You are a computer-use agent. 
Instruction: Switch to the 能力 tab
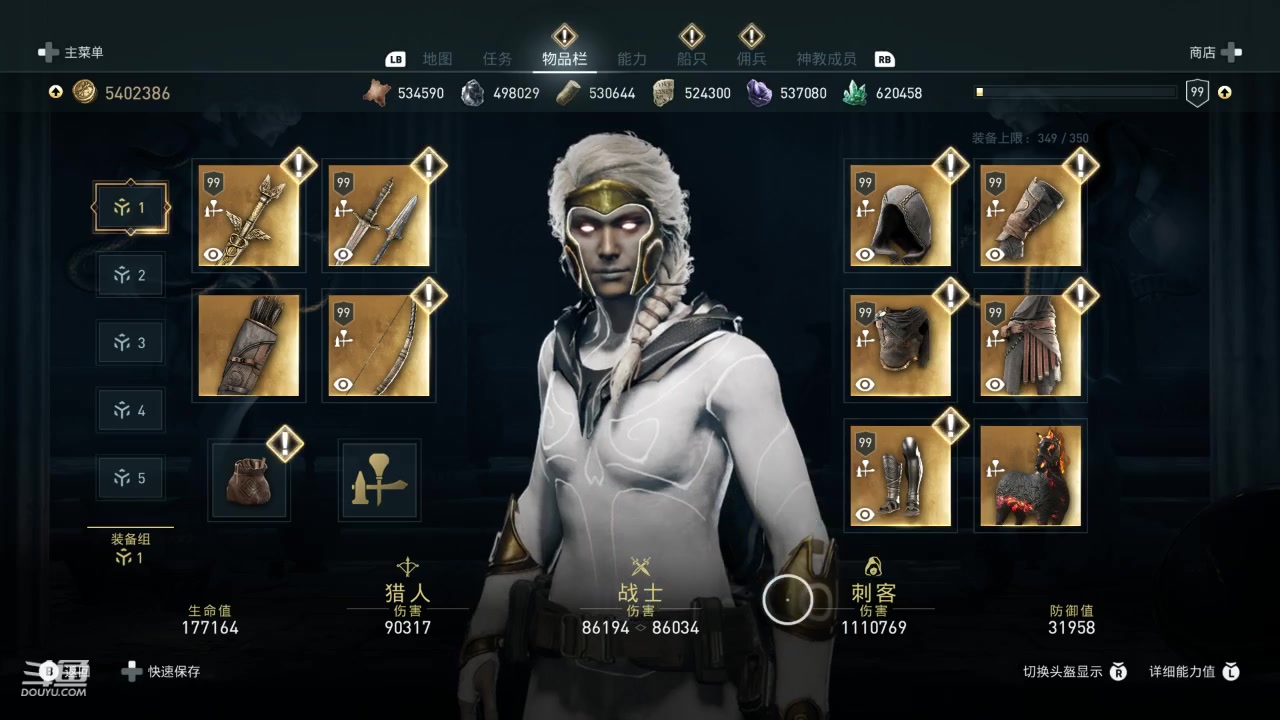(632, 59)
